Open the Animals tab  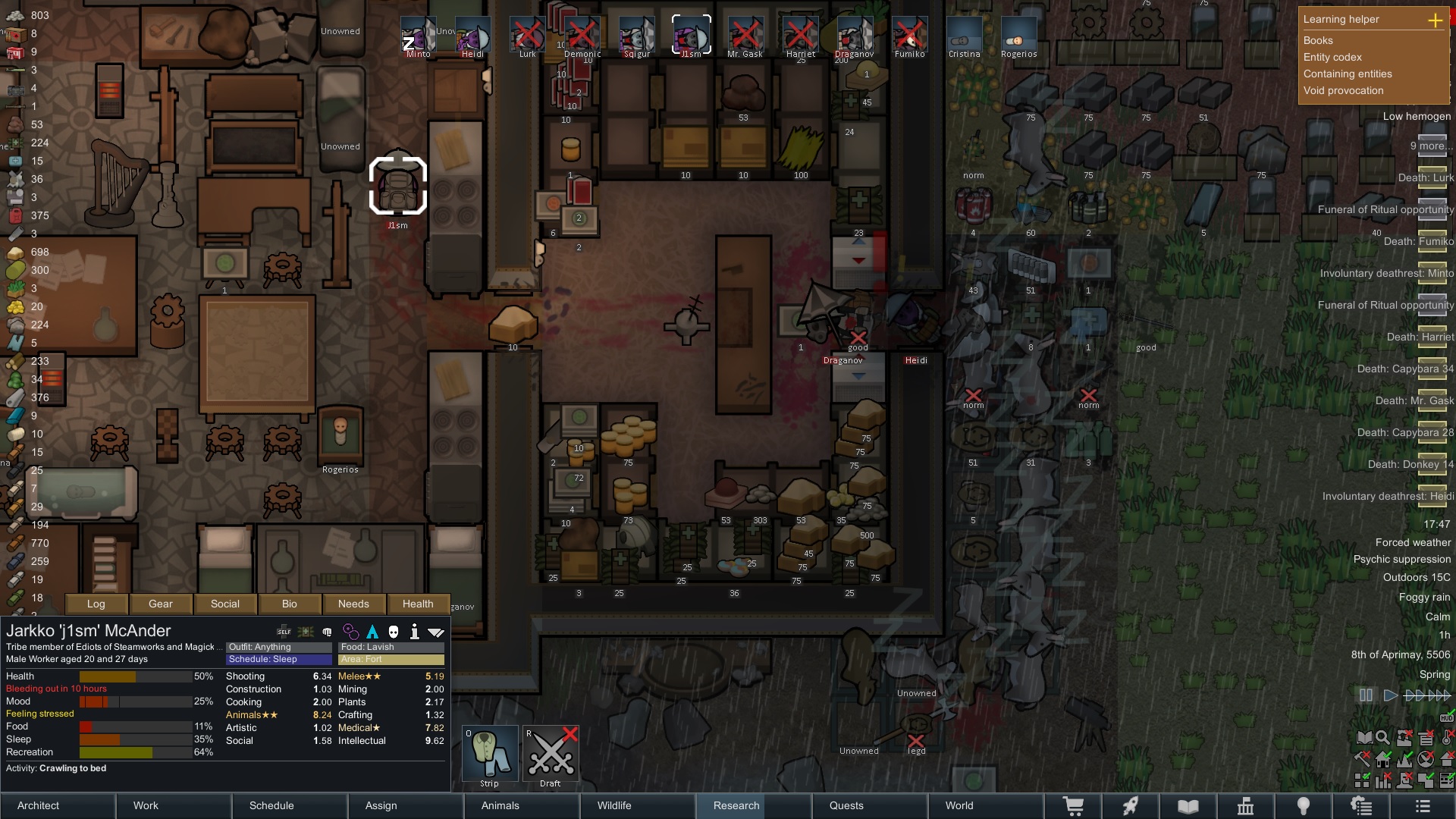[x=522, y=805]
